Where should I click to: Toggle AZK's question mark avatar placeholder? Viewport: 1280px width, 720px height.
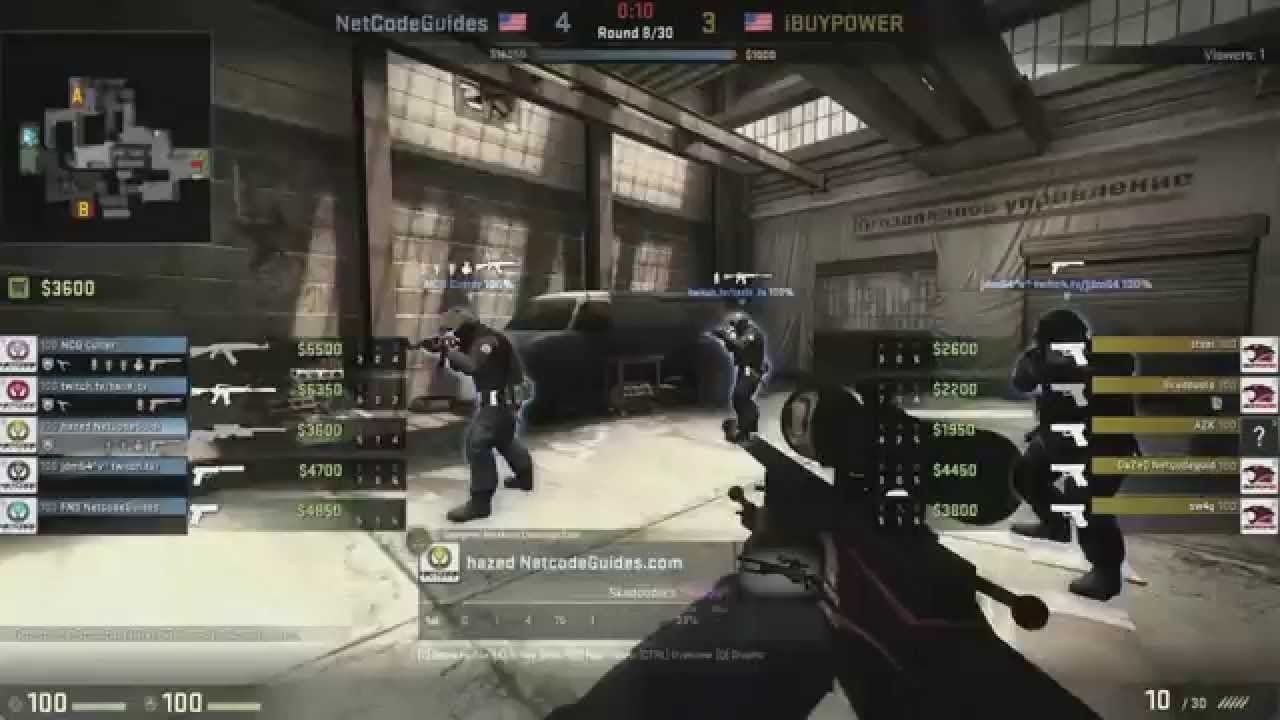click(x=1259, y=437)
